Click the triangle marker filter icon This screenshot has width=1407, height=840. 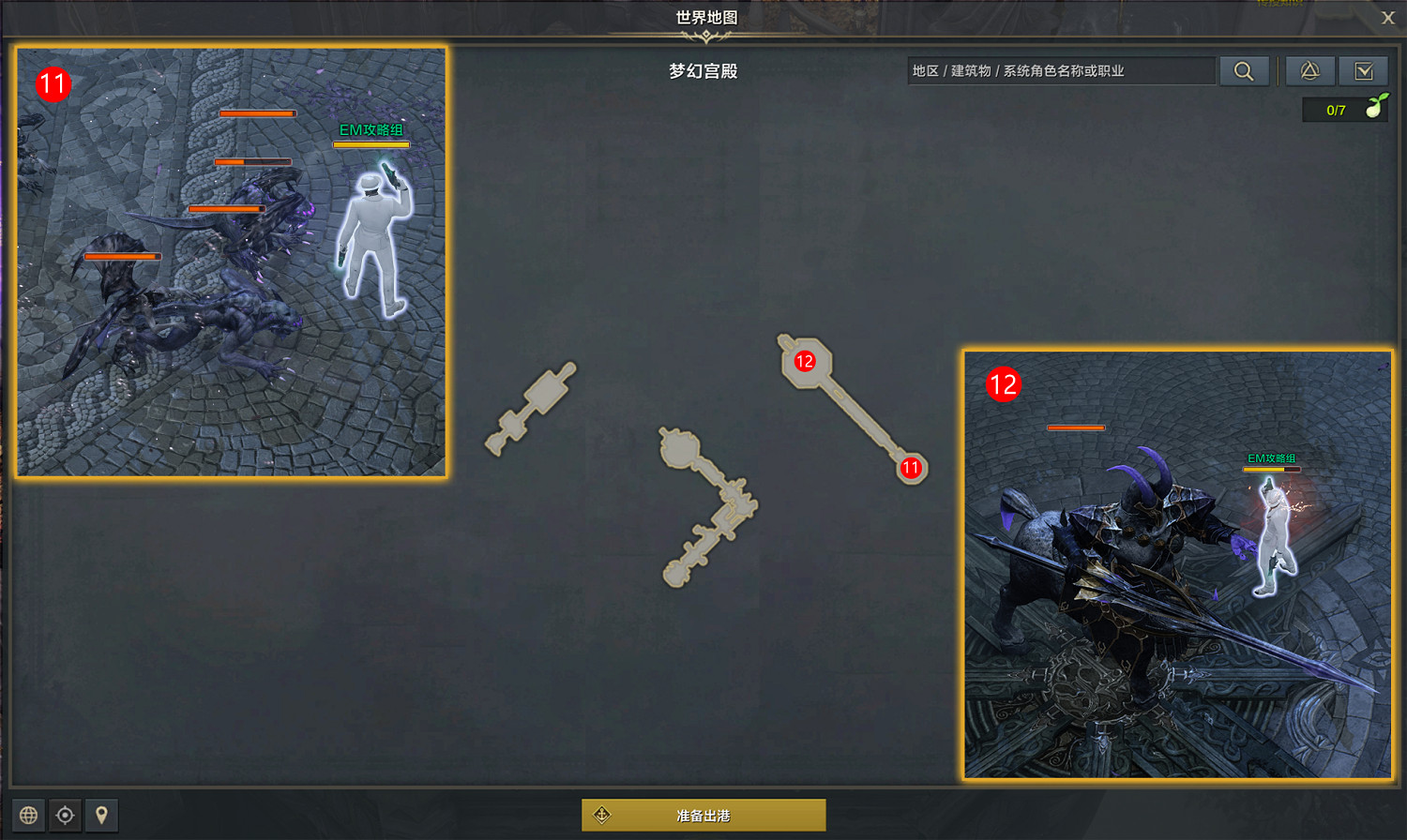pos(1309,70)
